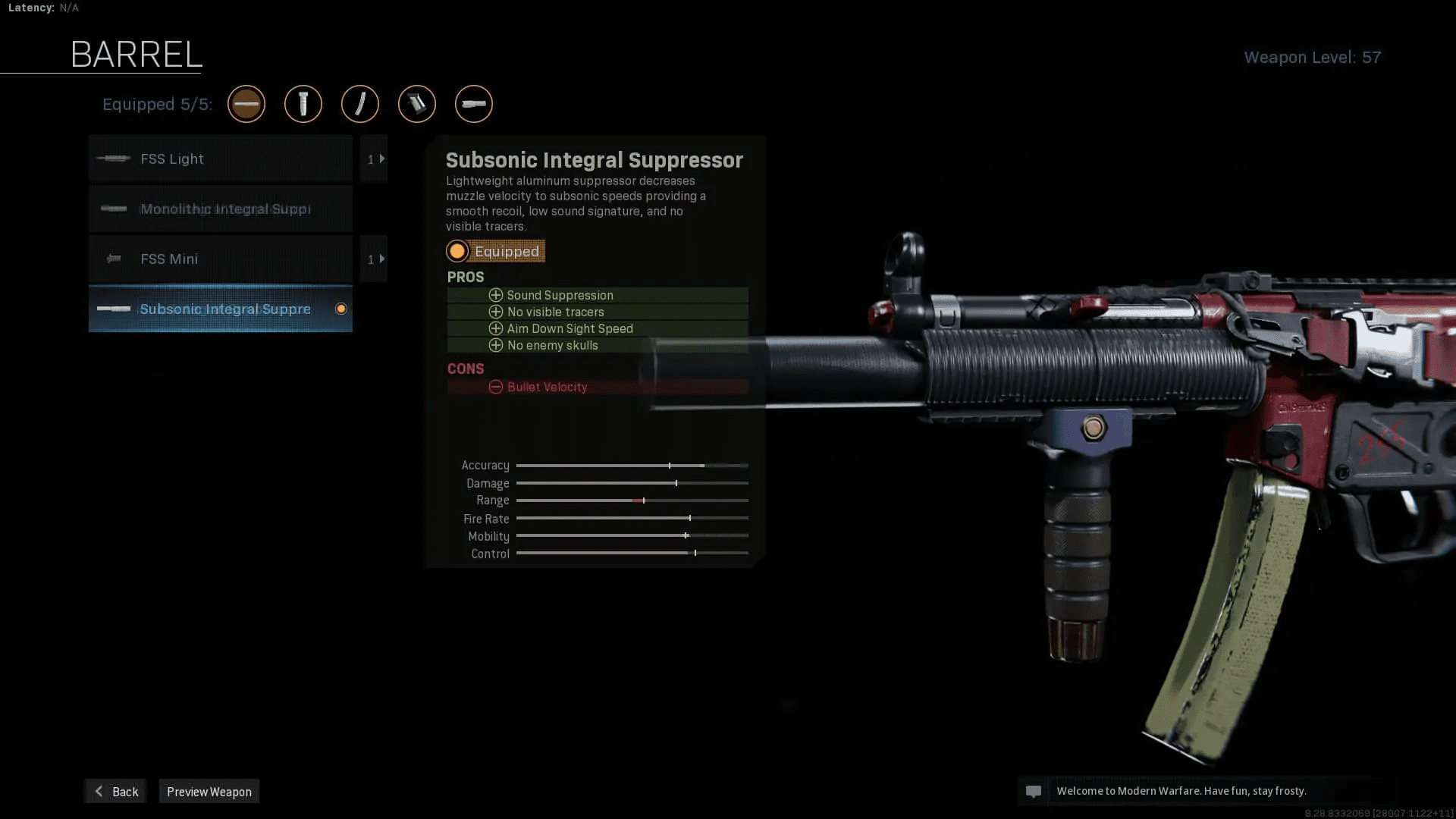The image size is (1456, 819).
Task: Click the Range stat bar
Action: tap(632, 500)
